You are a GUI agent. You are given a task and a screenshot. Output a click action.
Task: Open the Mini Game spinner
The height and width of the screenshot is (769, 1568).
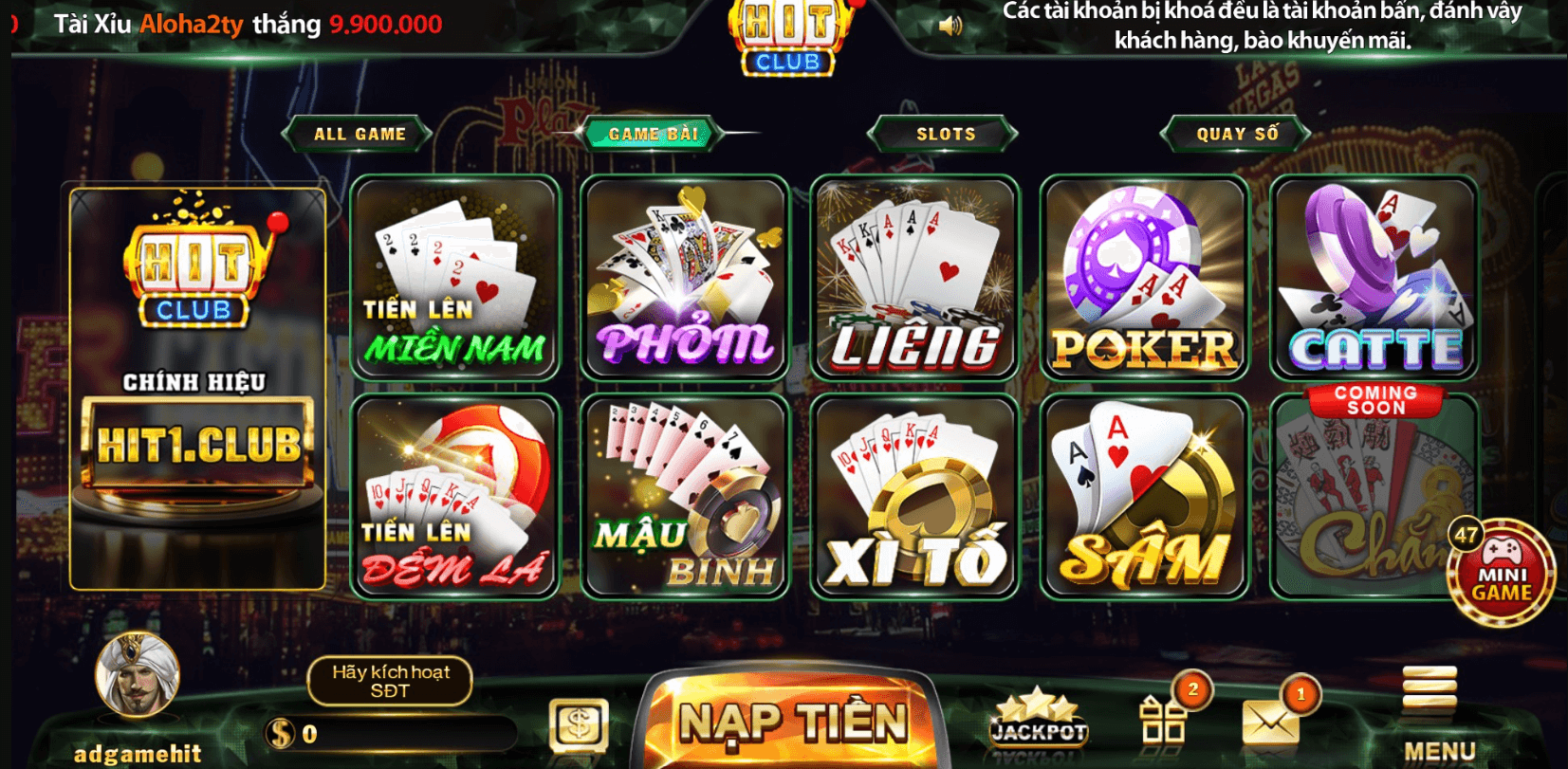pos(1502,569)
